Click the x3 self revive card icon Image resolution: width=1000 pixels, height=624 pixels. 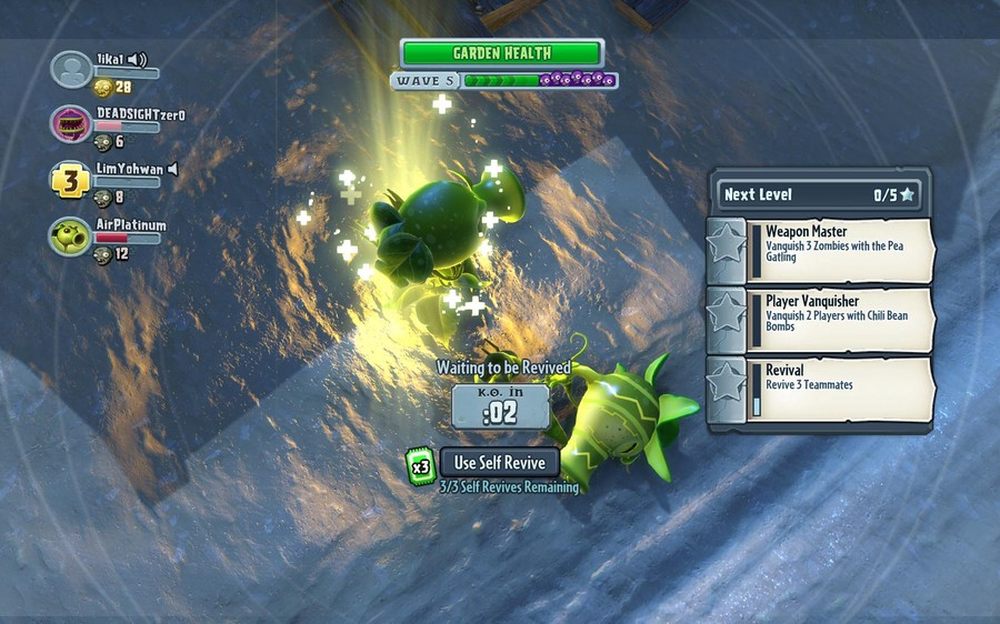421,466
